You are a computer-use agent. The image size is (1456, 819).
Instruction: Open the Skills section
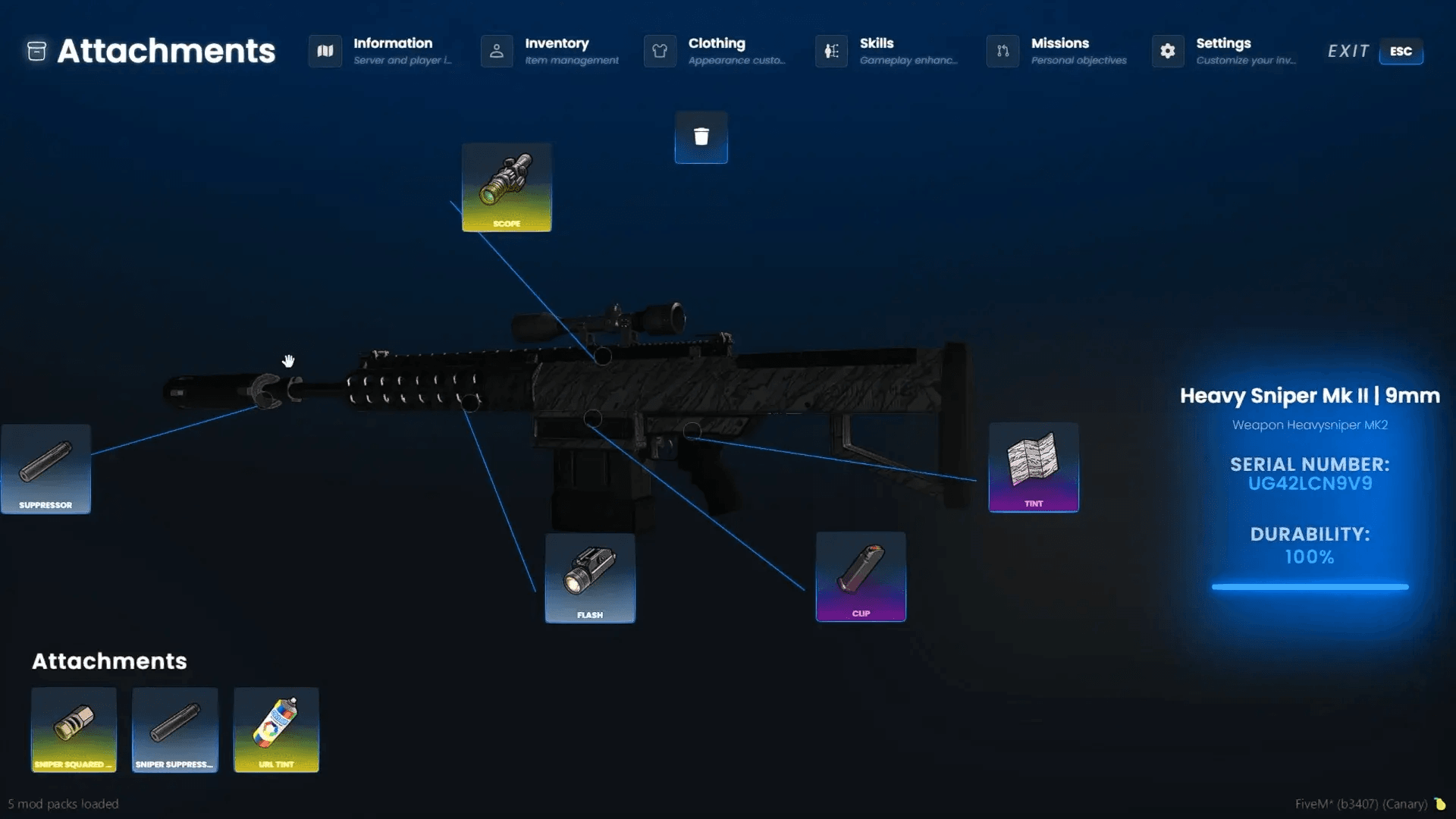point(830,51)
